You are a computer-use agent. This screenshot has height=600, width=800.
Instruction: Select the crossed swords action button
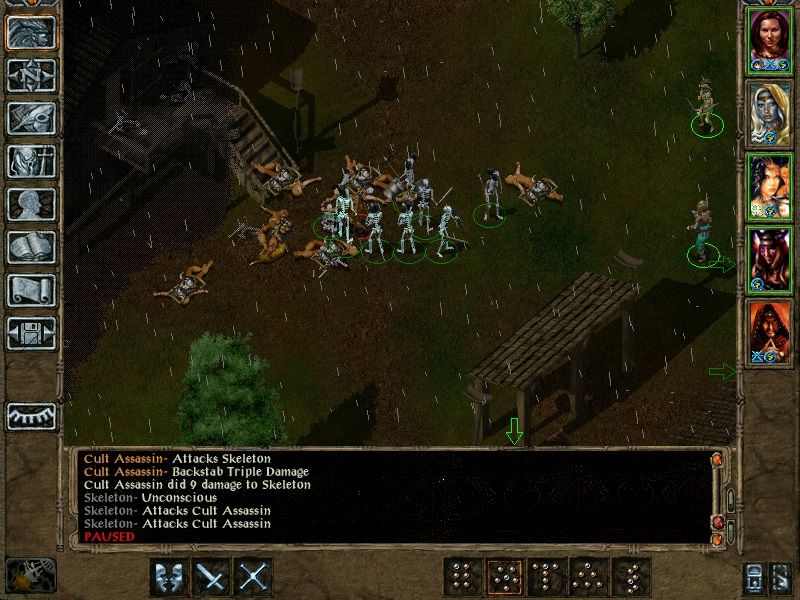pos(255,576)
